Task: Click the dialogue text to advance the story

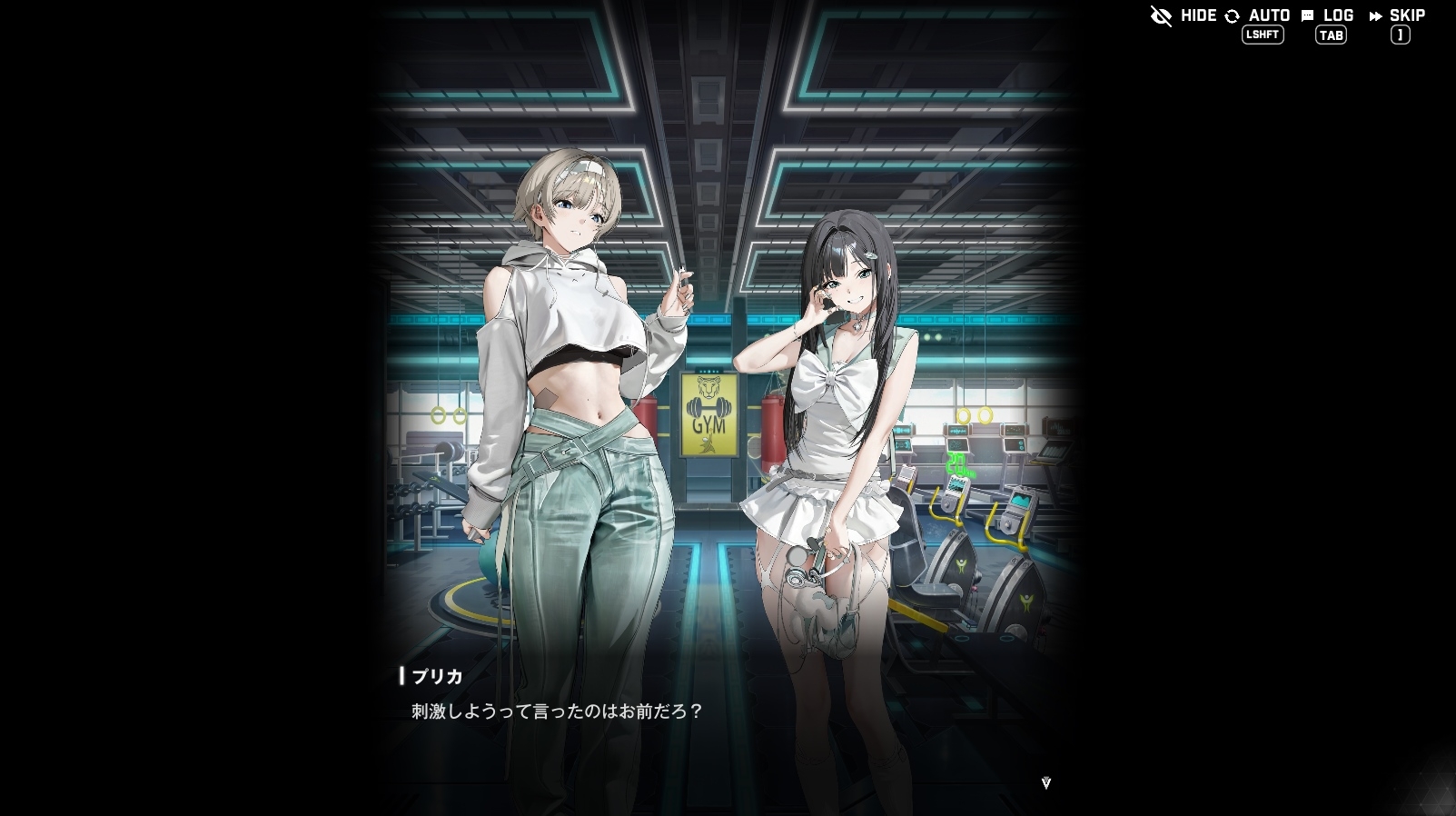Action: pyautogui.click(x=555, y=713)
